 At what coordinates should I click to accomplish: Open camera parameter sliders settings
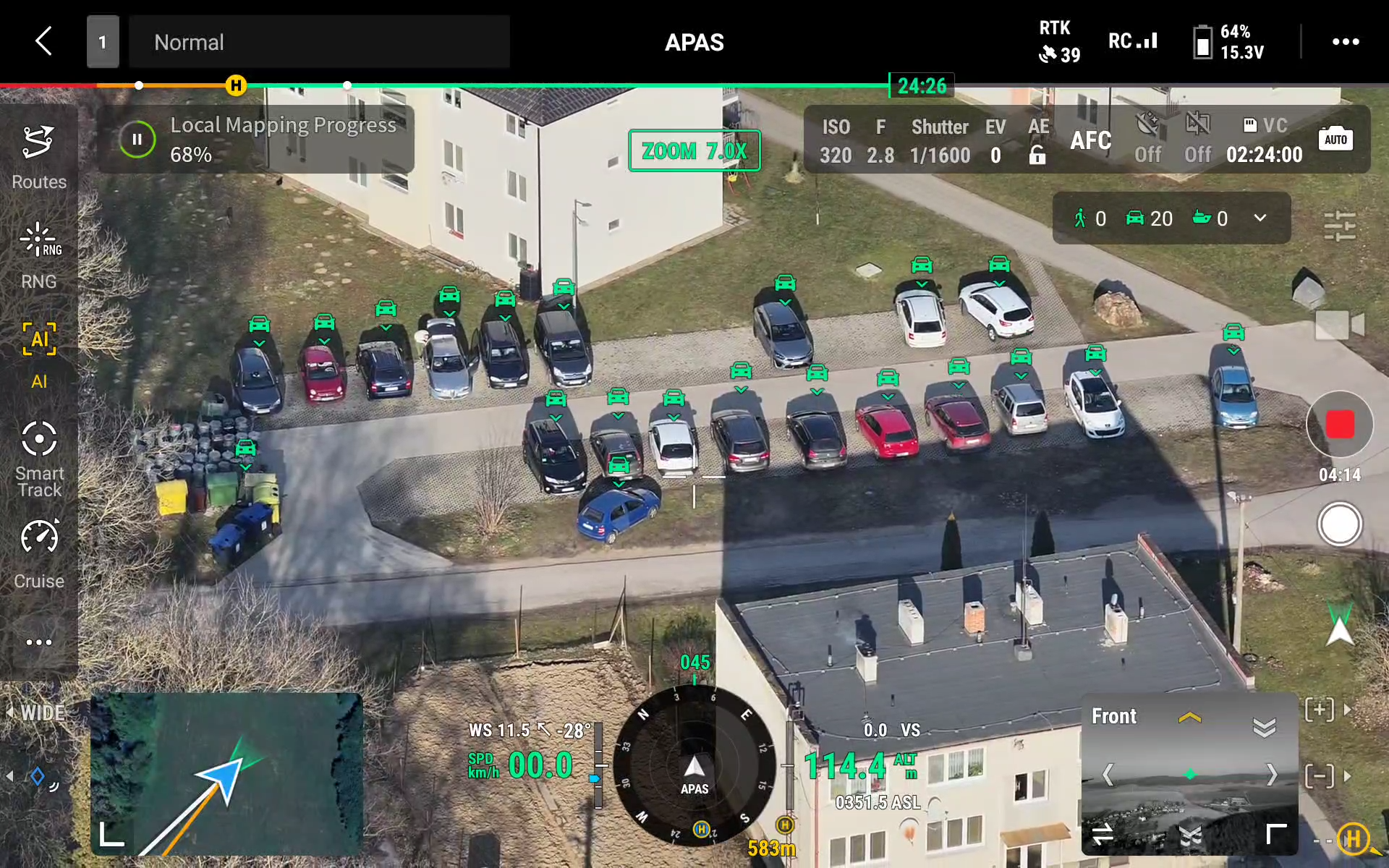[1339, 226]
